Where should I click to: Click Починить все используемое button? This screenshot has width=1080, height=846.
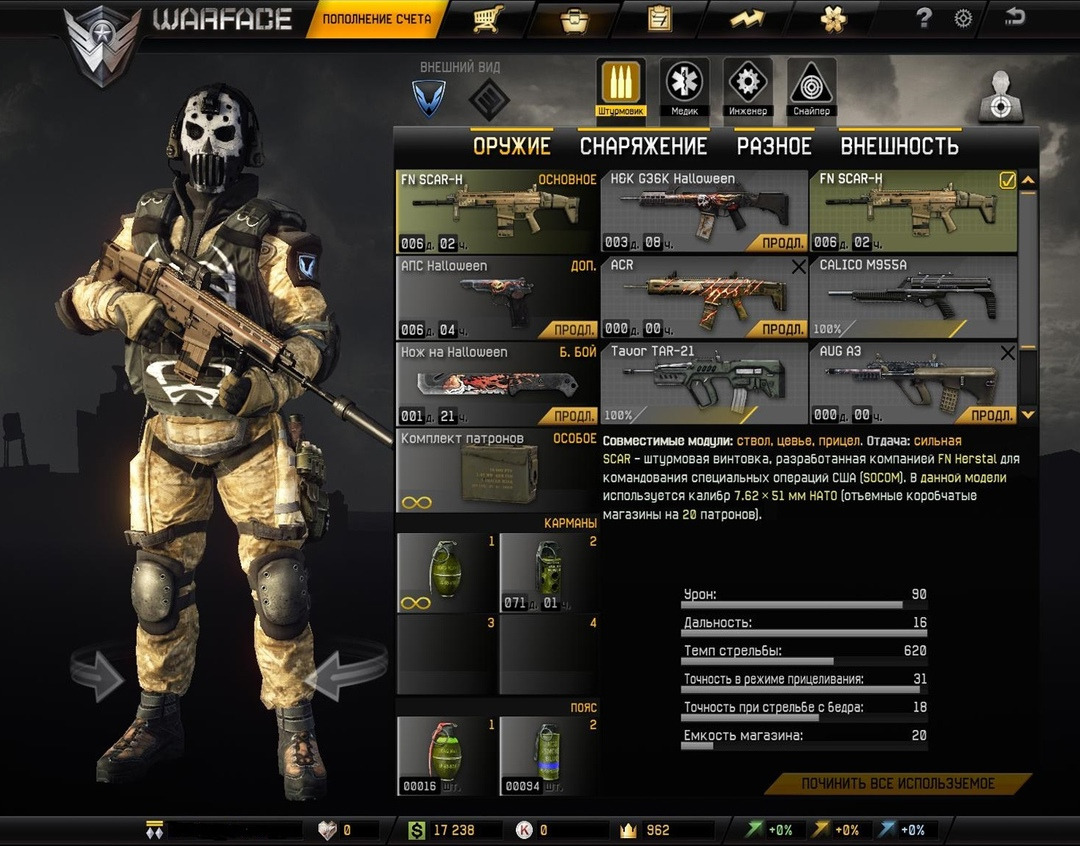click(x=898, y=783)
